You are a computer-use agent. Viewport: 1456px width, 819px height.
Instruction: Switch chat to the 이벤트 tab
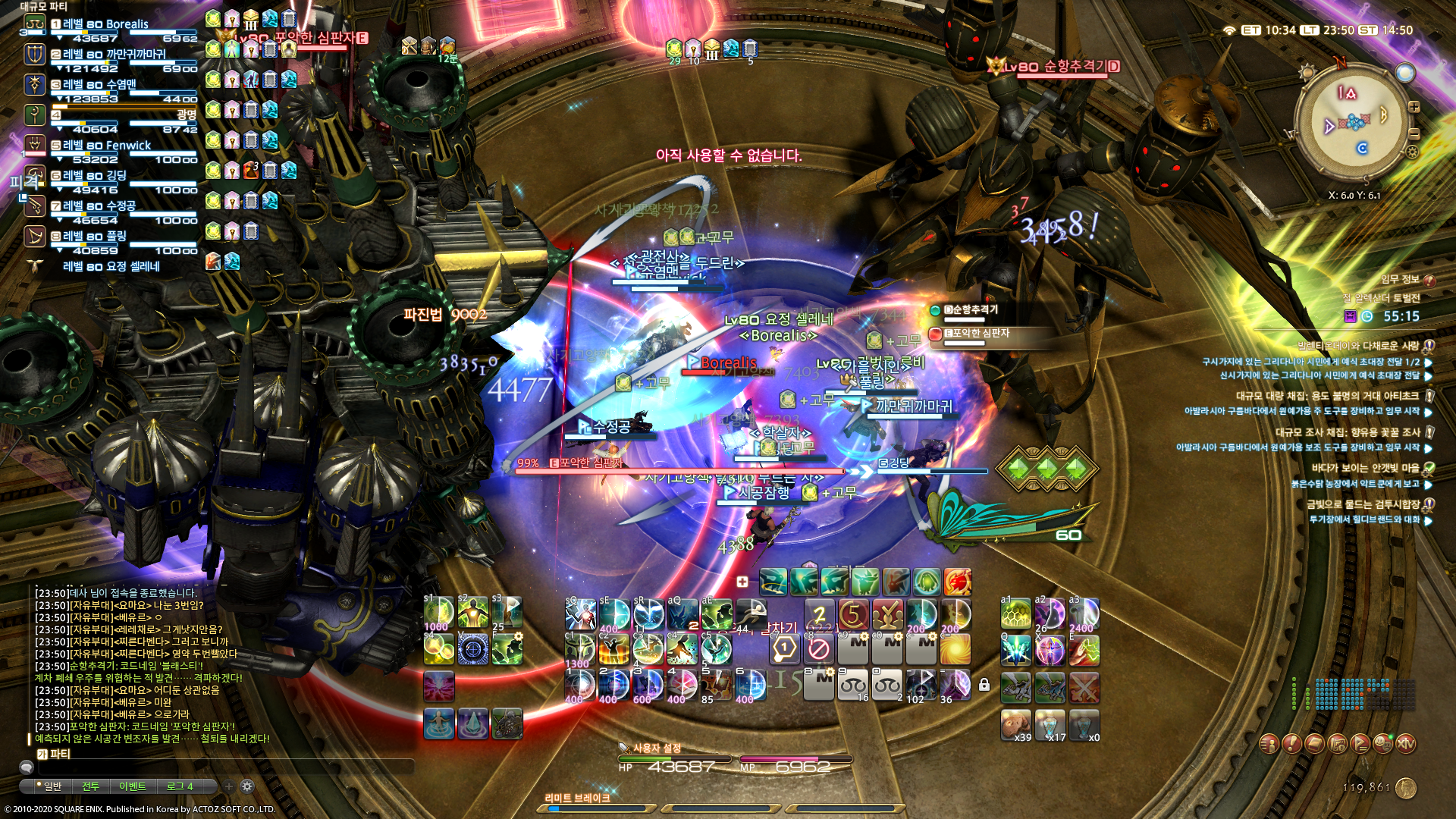click(x=132, y=786)
